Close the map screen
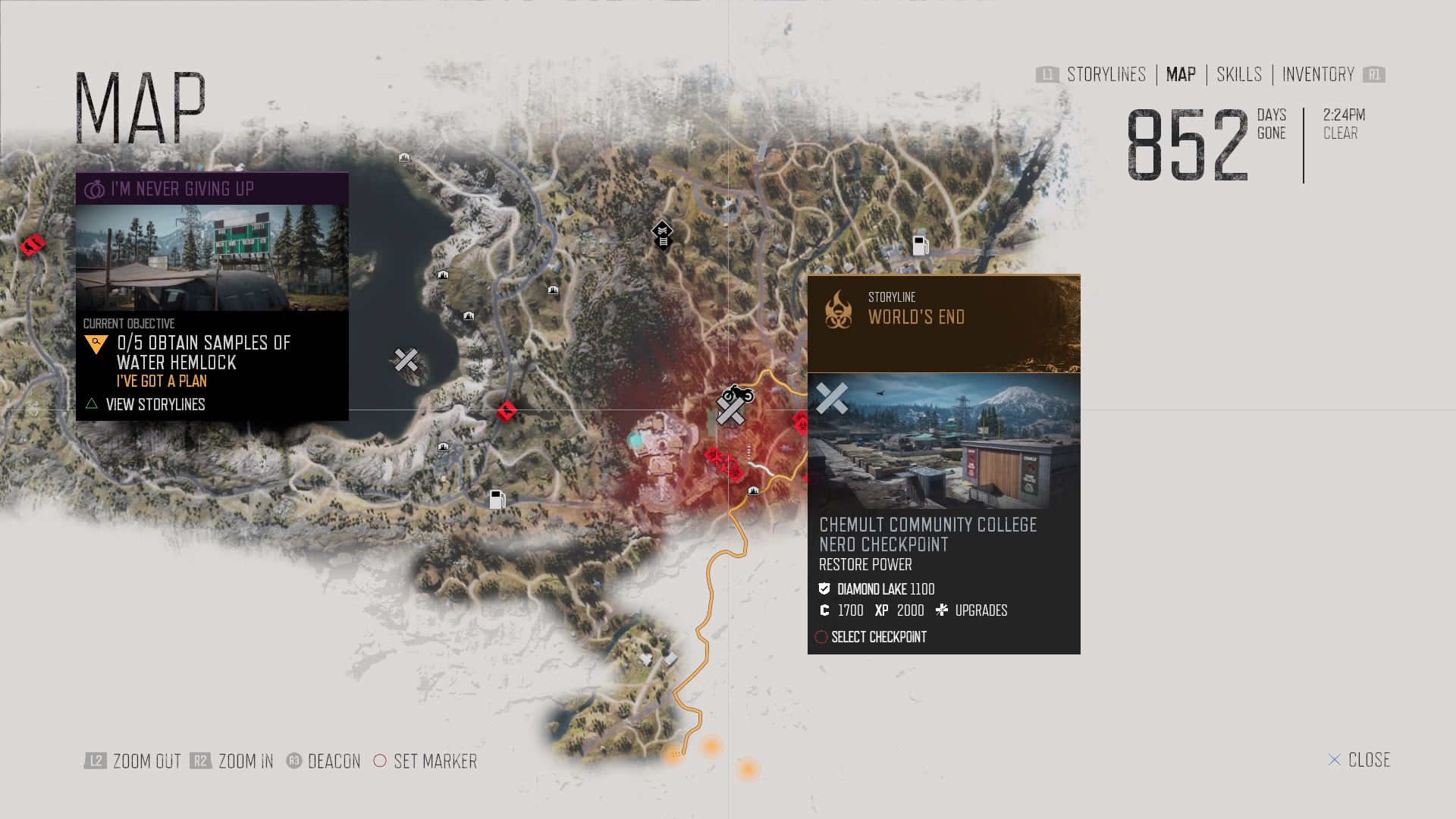1456x819 pixels. pyautogui.click(x=1368, y=760)
